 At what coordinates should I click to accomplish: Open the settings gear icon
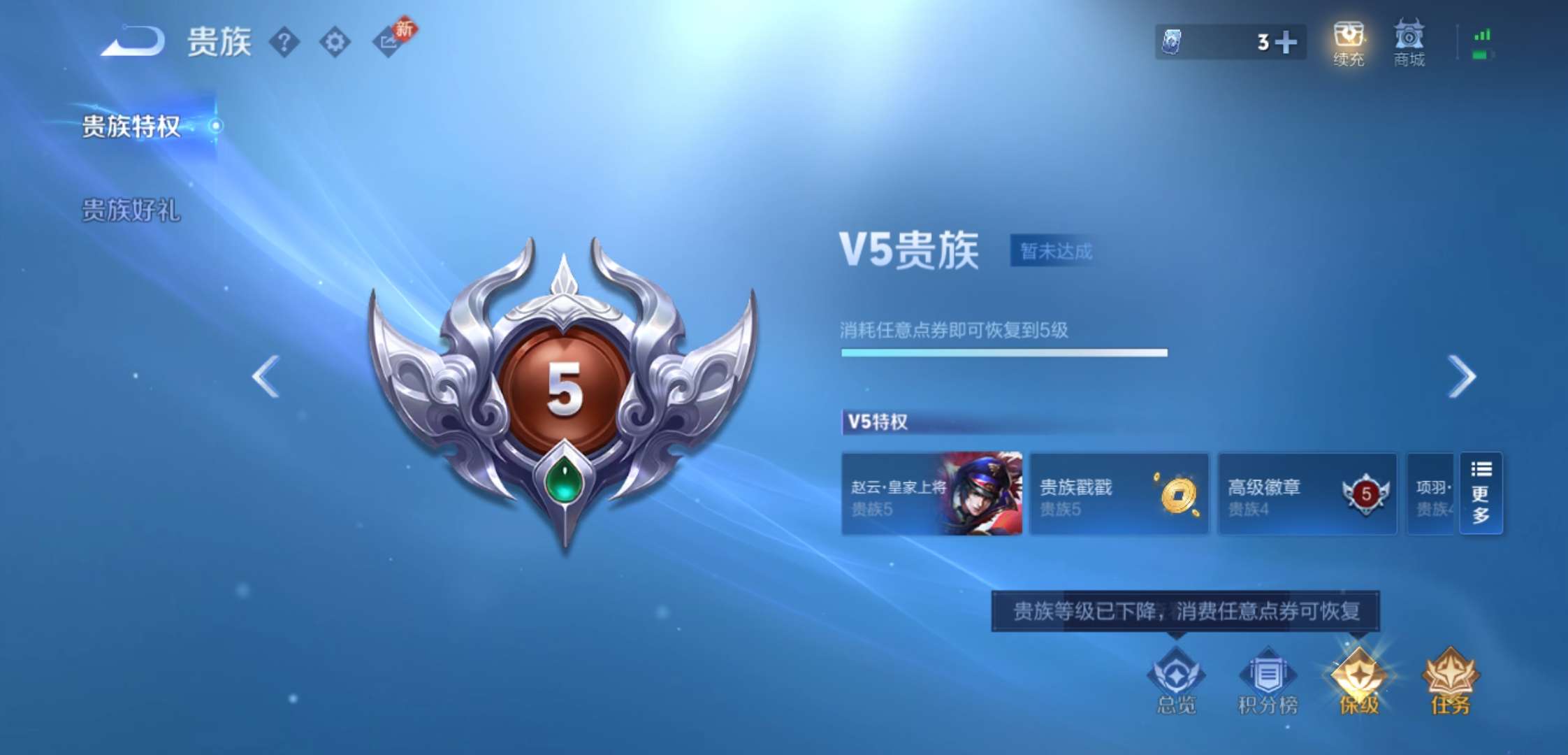point(335,43)
